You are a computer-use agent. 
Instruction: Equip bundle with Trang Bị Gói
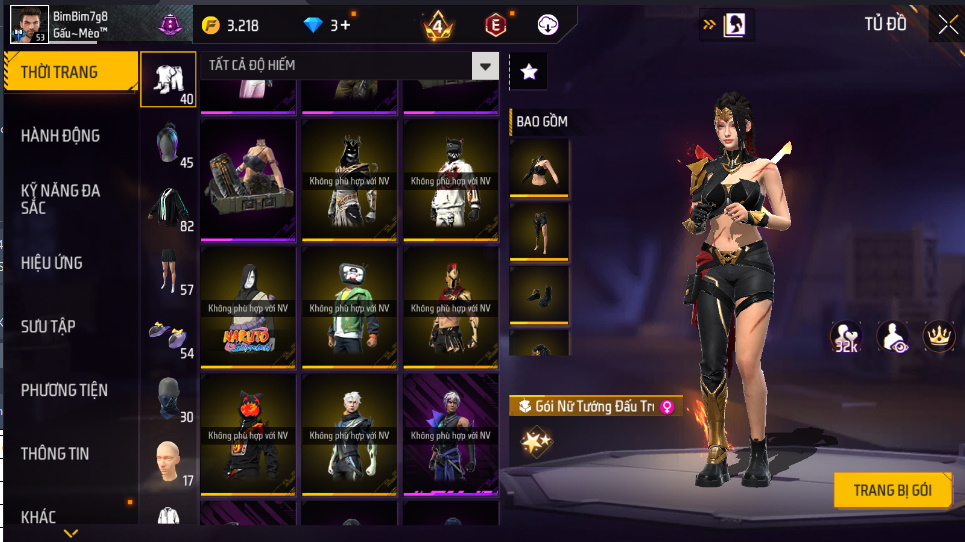tap(892, 490)
